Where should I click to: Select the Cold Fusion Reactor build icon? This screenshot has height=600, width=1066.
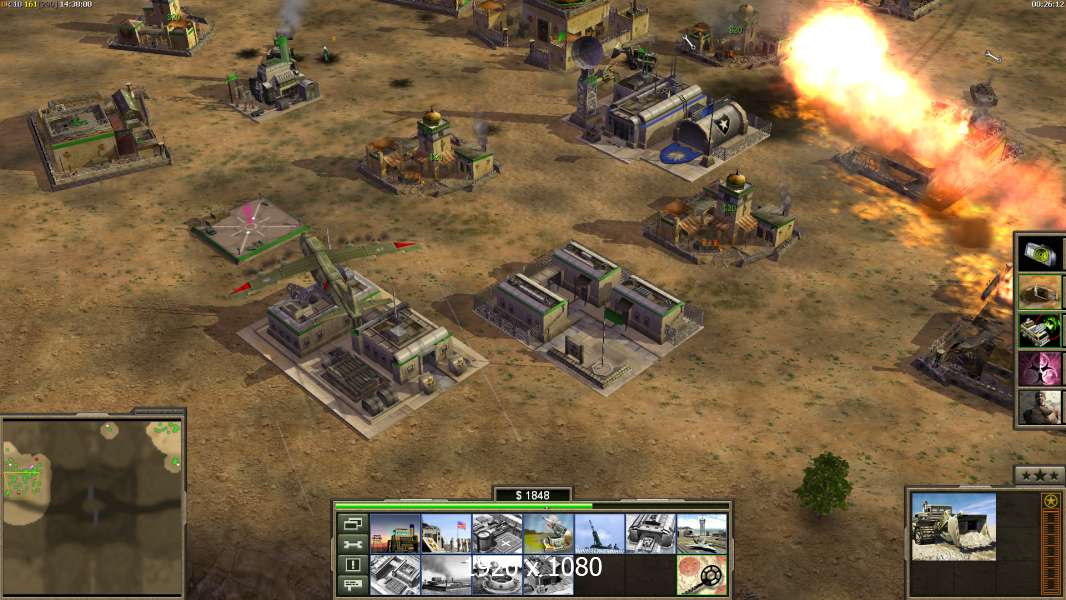tap(395, 533)
